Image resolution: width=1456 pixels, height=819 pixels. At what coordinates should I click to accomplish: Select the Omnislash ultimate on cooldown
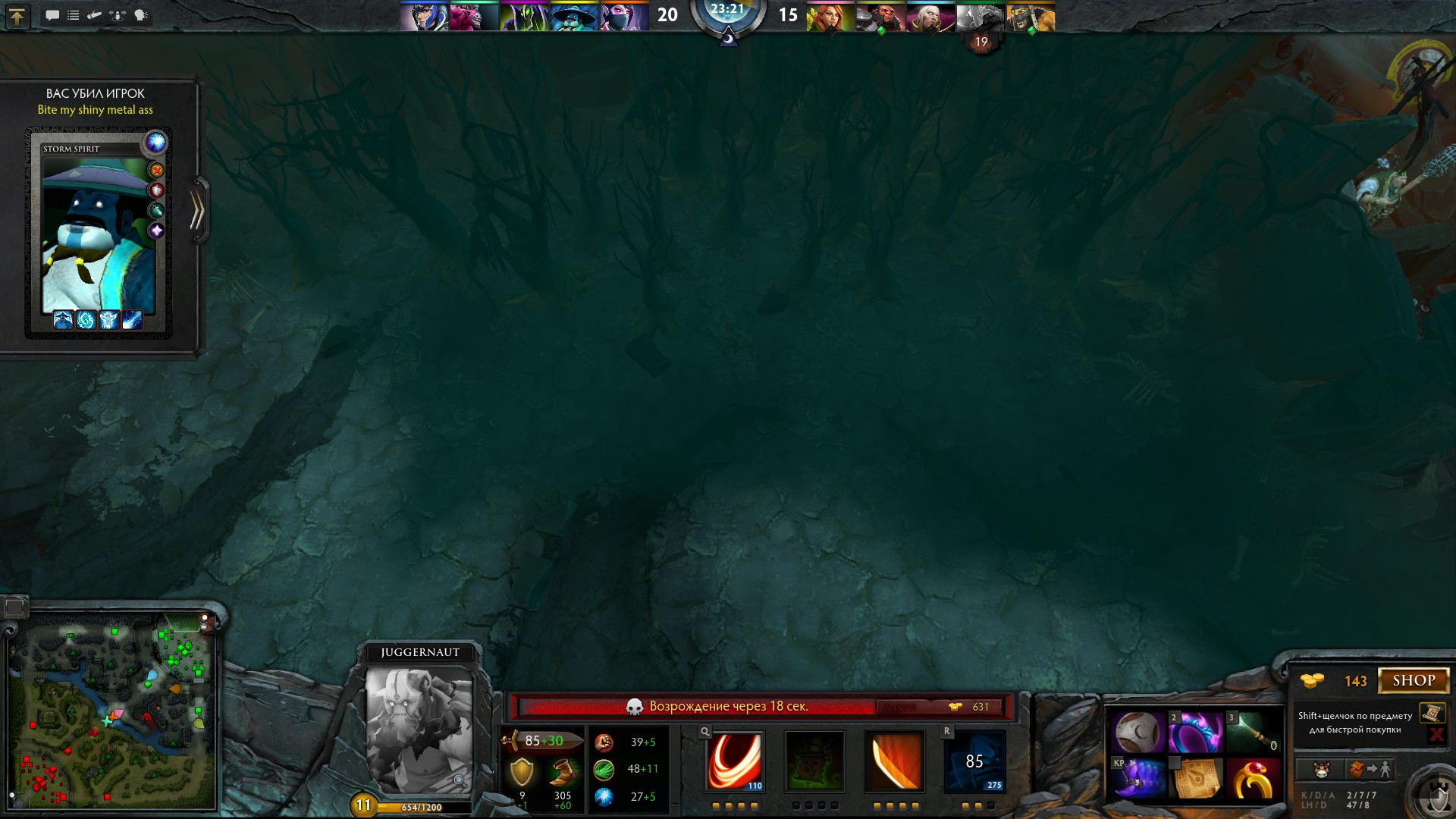coord(974,761)
